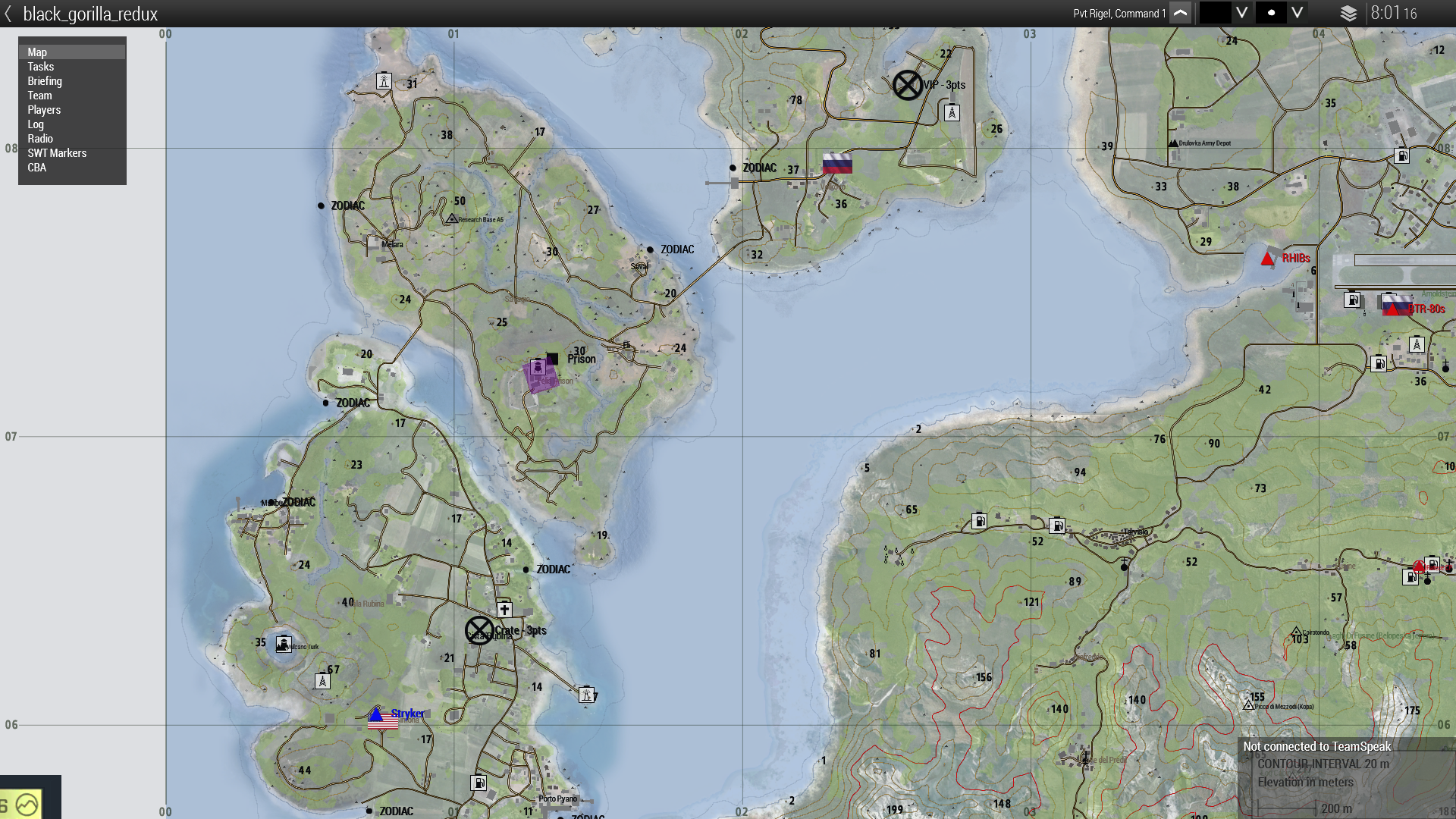Open the SWT Markers panel

tap(57, 152)
